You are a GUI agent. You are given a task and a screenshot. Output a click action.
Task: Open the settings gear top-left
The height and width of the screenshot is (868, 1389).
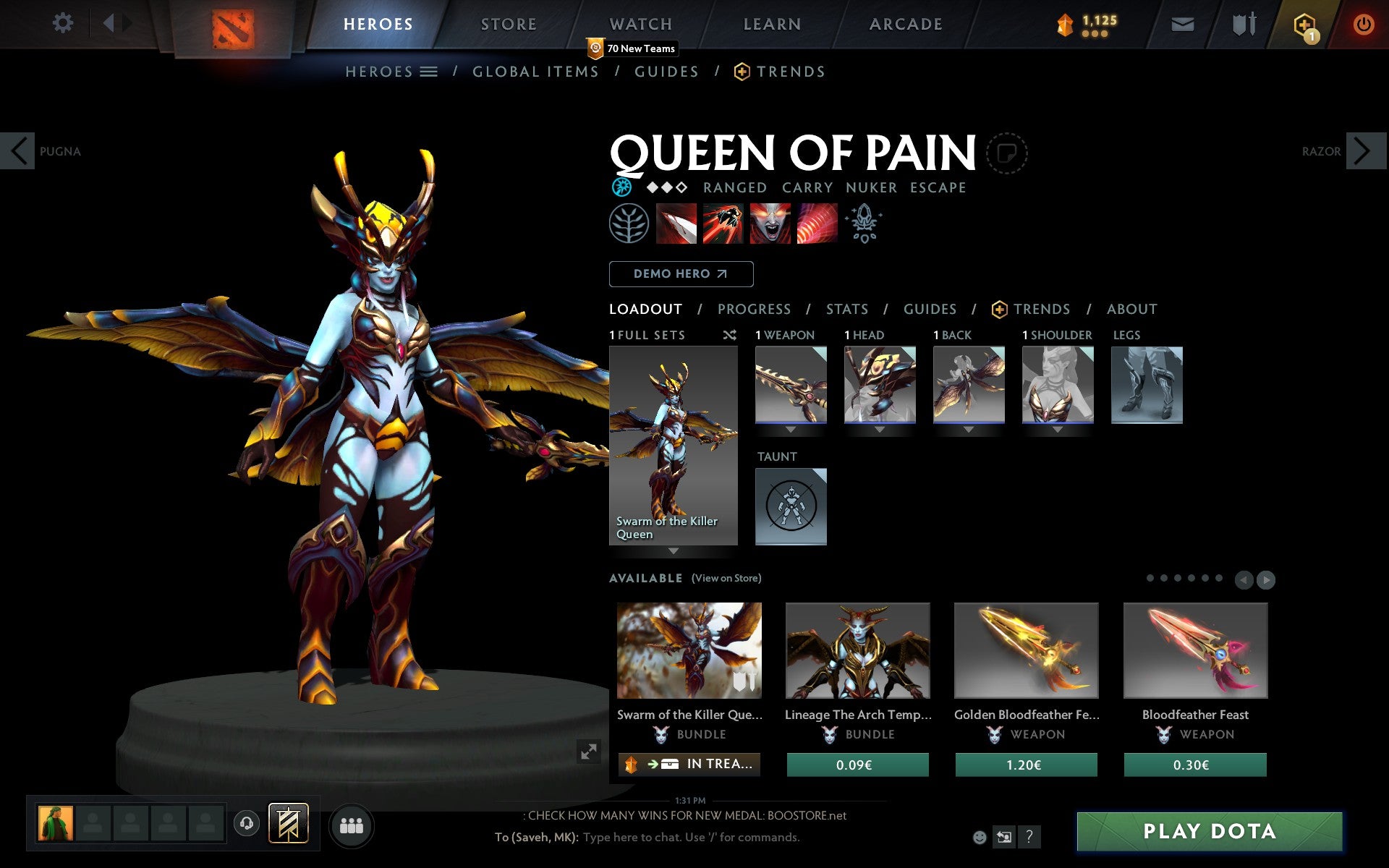tap(64, 23)
